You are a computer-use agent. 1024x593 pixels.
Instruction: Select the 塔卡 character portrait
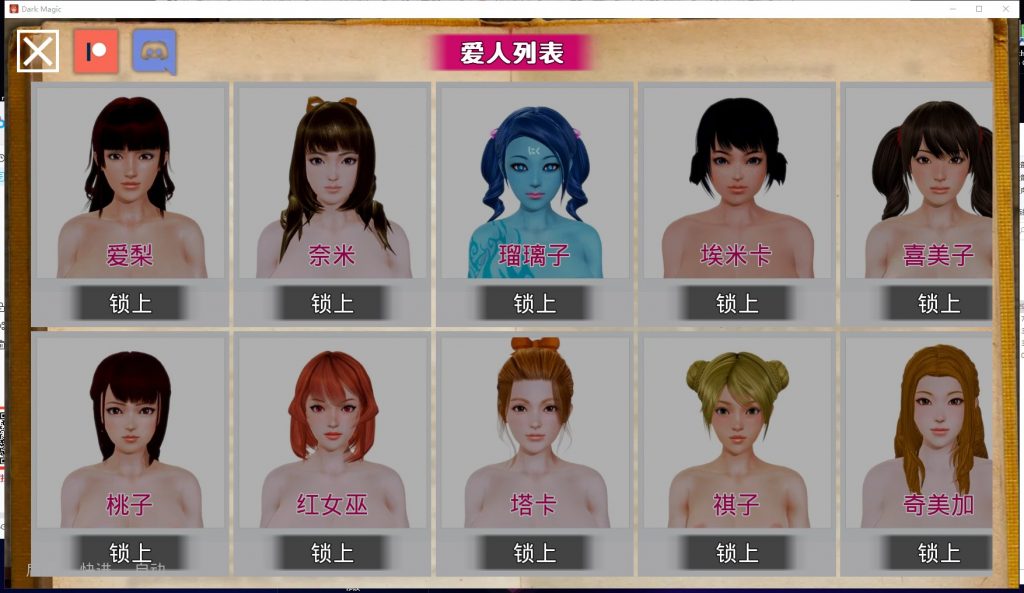(534, 432)
